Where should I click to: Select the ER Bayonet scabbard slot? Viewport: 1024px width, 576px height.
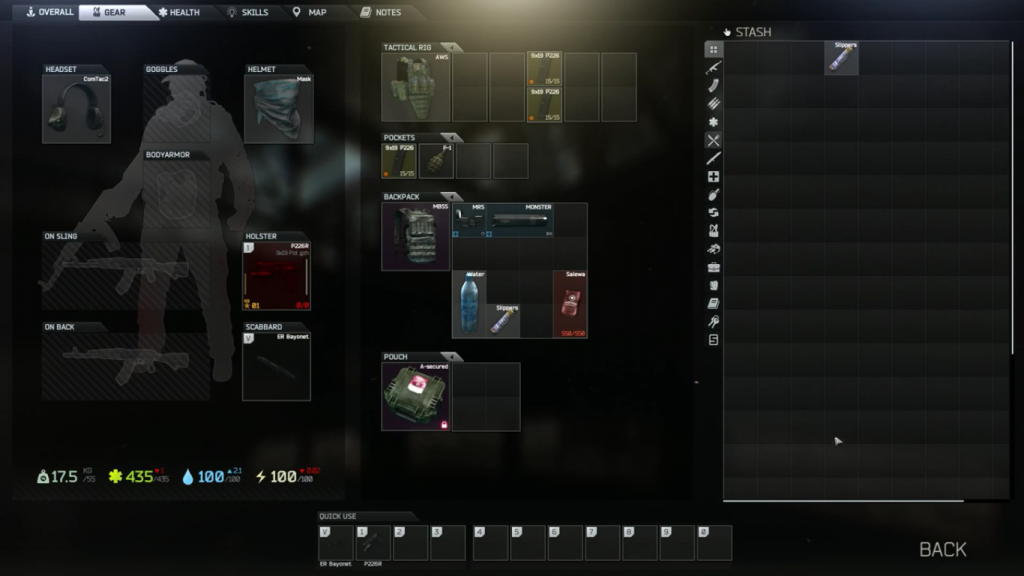pos(276,366)
